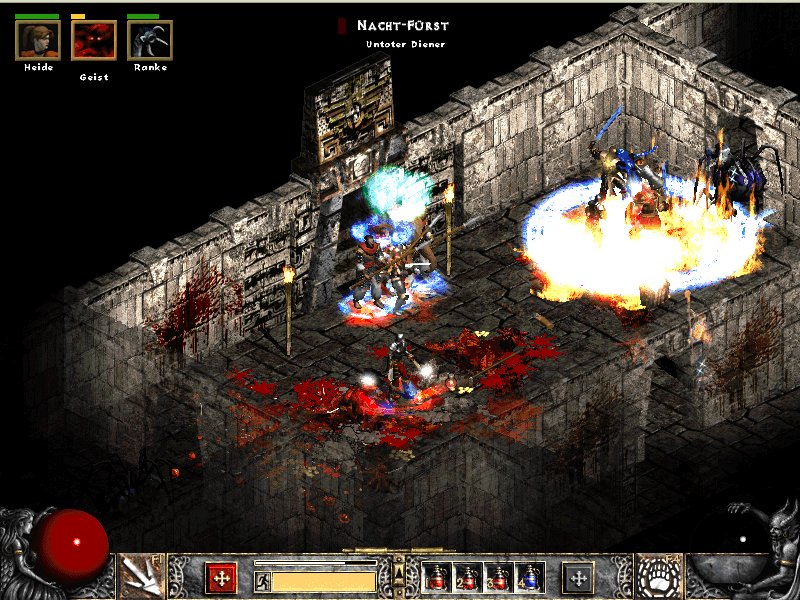This screenshot has width=800, height=600.
Task: Click the gray new skill points button
Action: coord(578,577)
